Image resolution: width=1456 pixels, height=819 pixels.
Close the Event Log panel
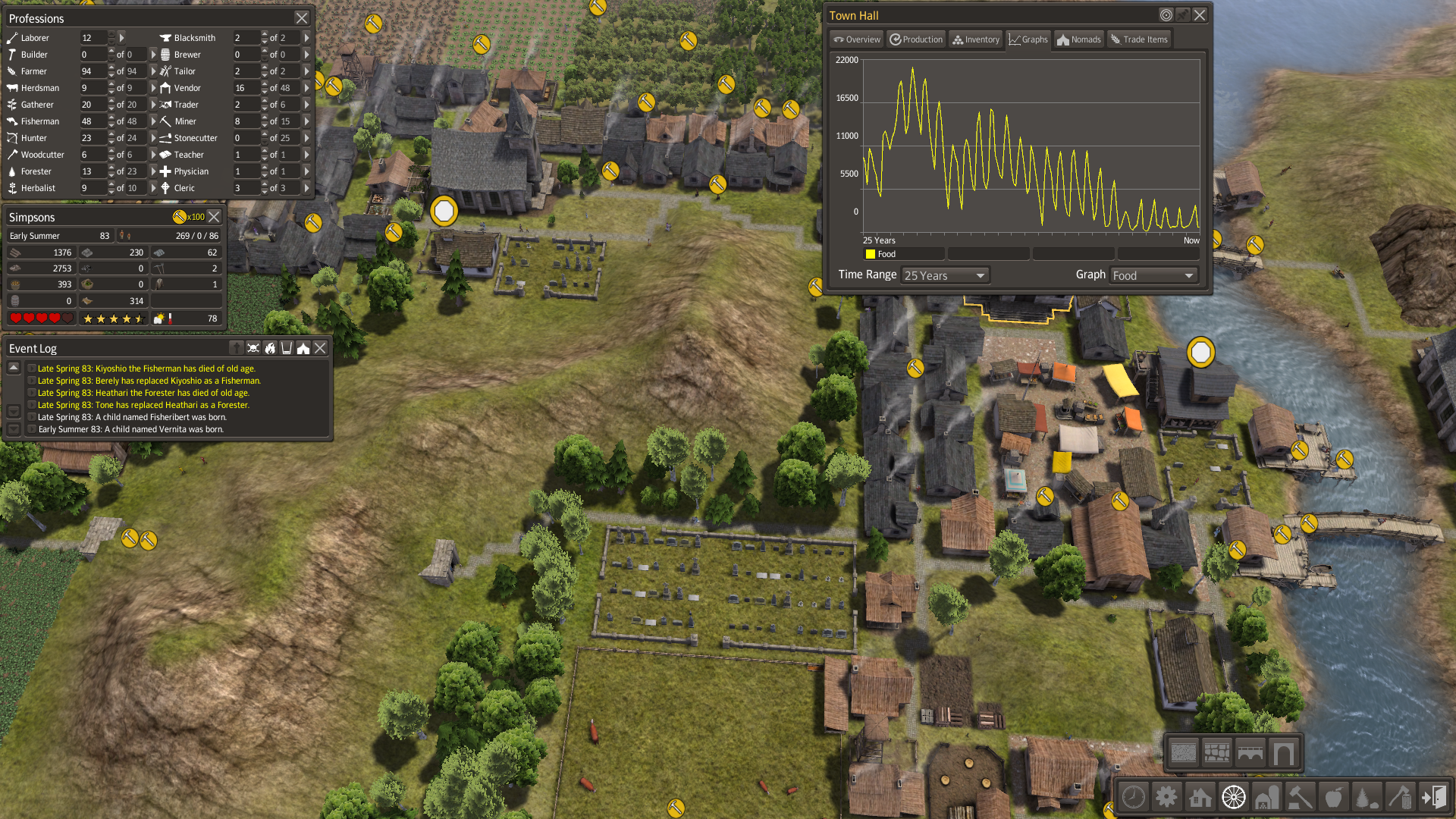coord(320,348)
